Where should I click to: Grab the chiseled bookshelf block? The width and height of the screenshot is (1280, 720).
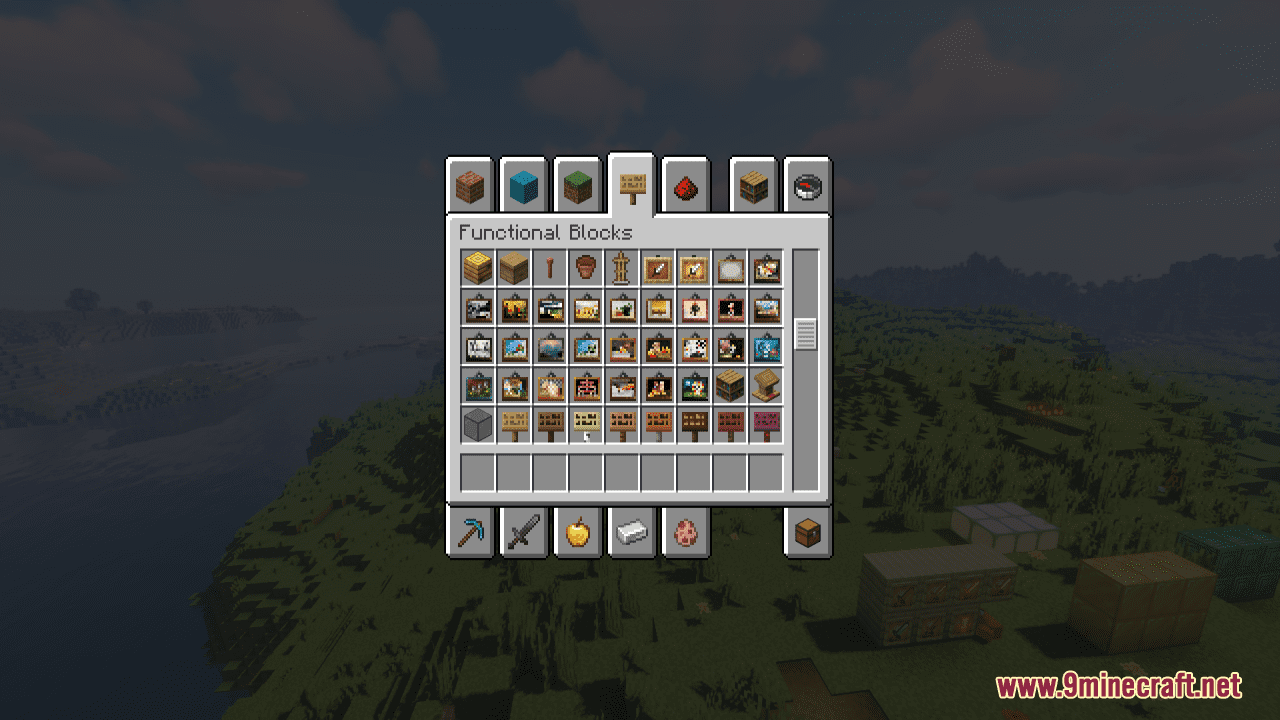coord(729,384)
